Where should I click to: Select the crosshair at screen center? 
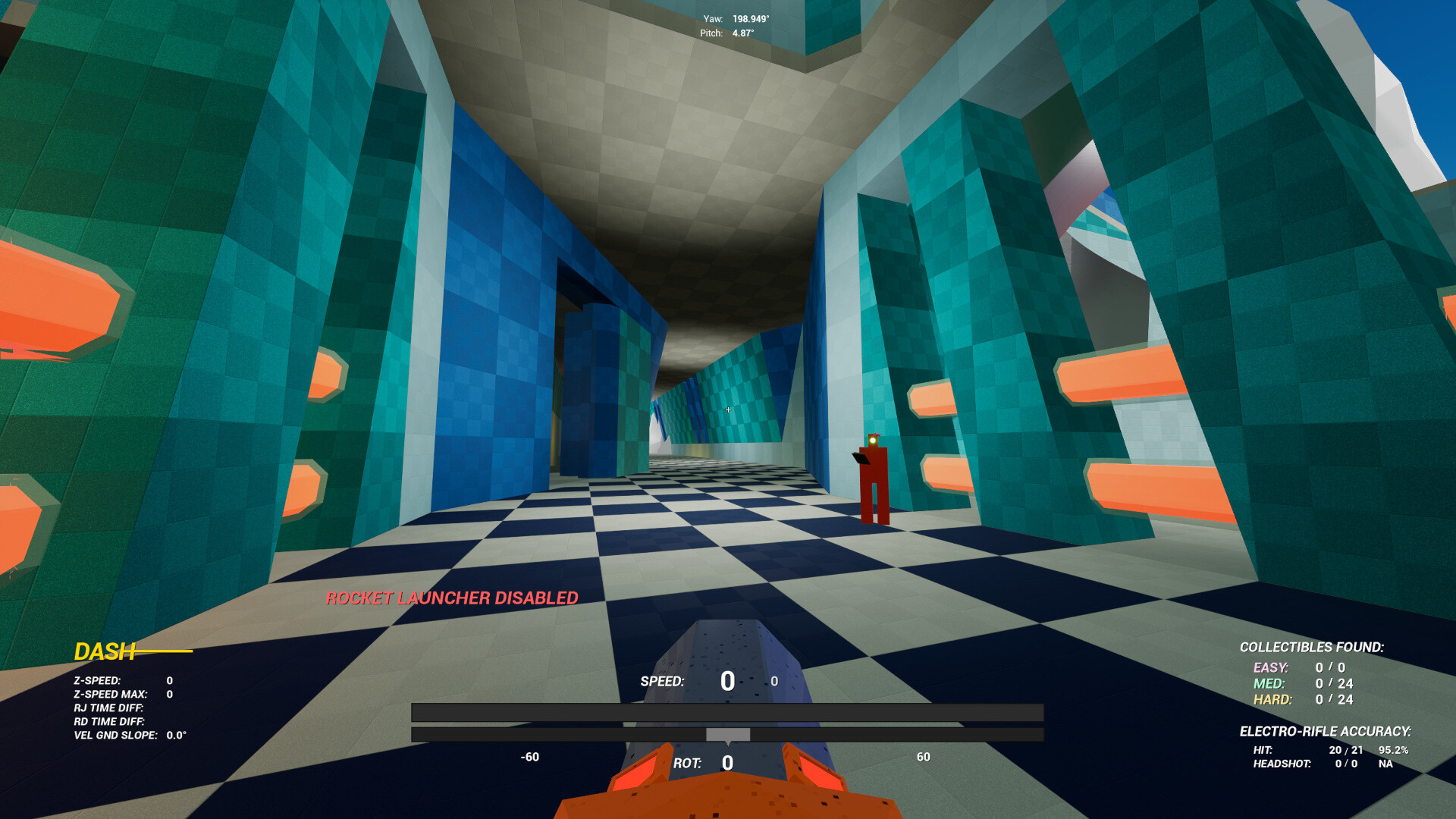point(728,409)
